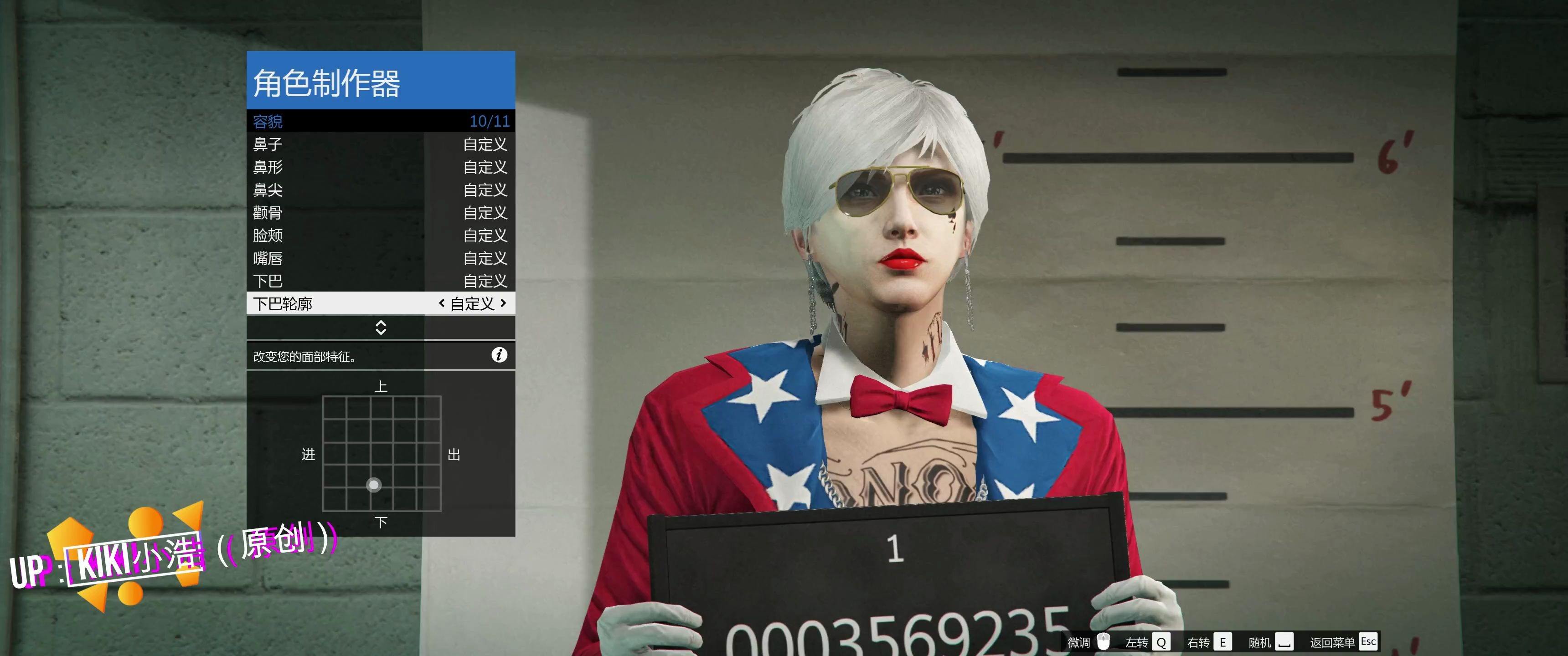Pick the 脸颊 menu row
This screenshot has width=1568, height=656.
[381, 236]
